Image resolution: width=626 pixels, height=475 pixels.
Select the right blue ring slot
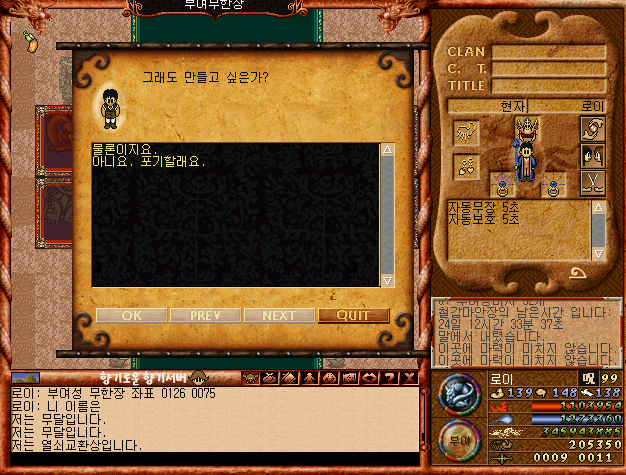(554, 184)
